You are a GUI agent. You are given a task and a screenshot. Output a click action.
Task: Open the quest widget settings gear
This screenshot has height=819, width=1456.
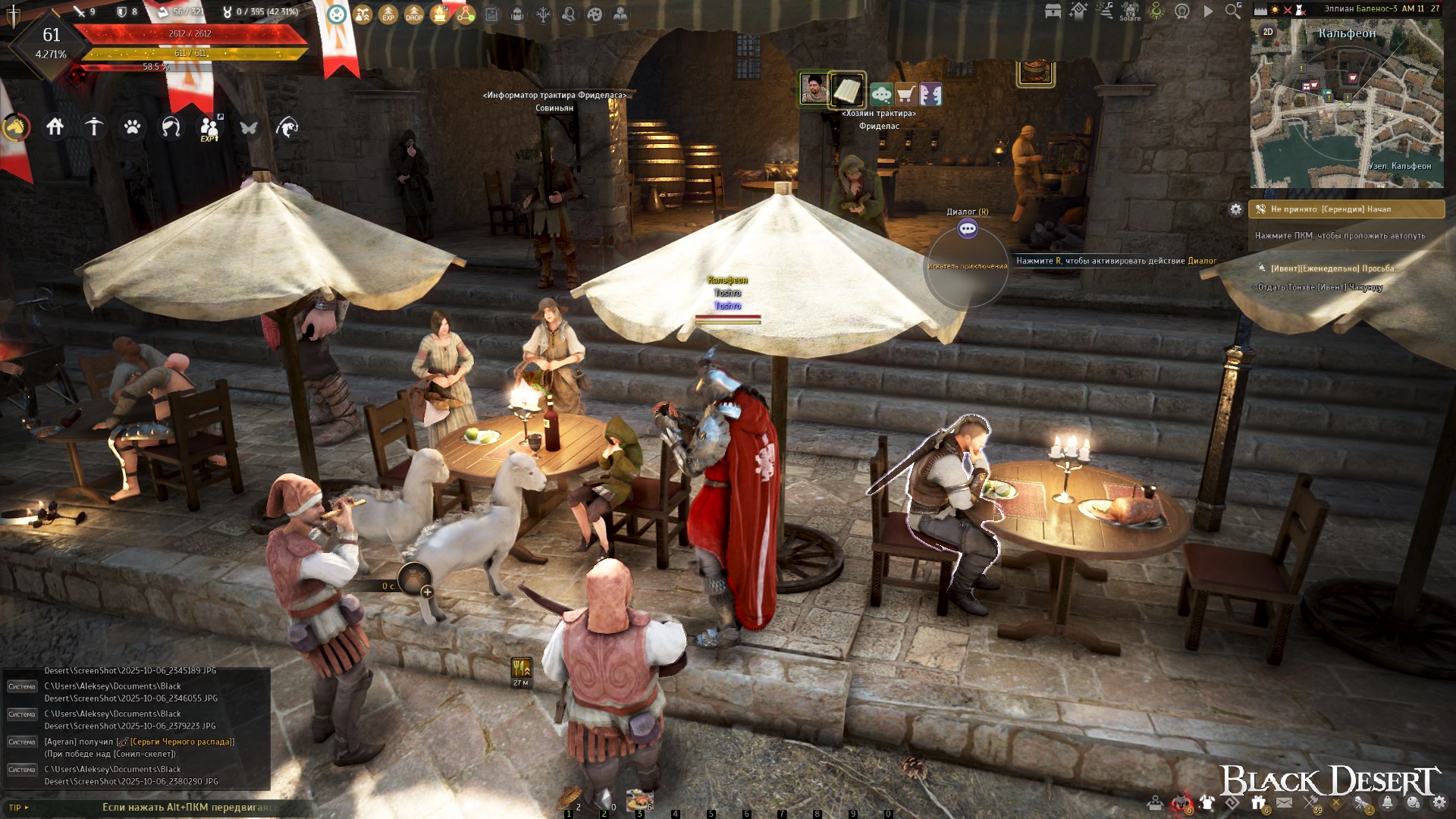click(x=1236, y=209)
